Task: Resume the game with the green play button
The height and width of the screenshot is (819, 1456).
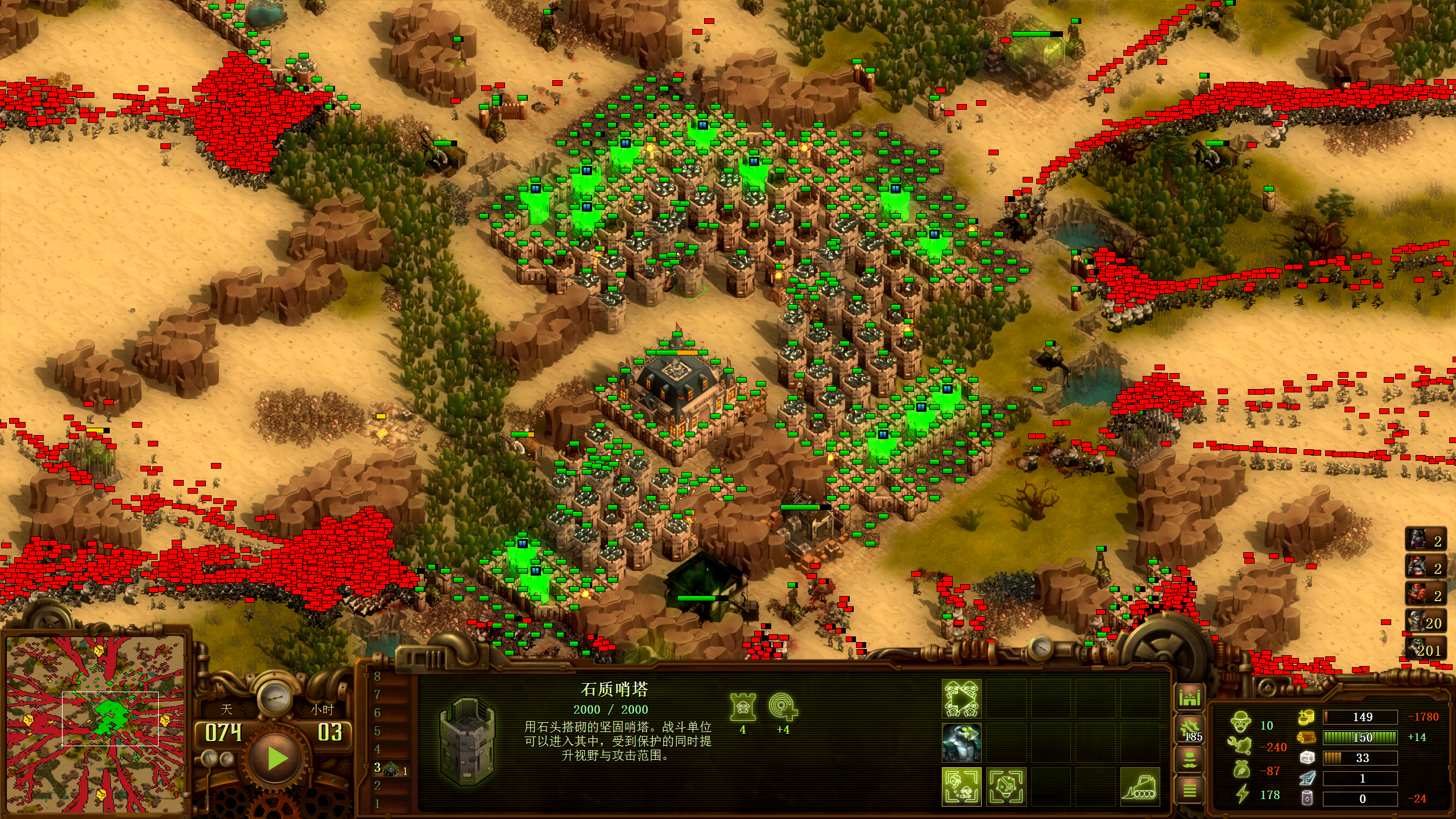Action: click(277, 758)
